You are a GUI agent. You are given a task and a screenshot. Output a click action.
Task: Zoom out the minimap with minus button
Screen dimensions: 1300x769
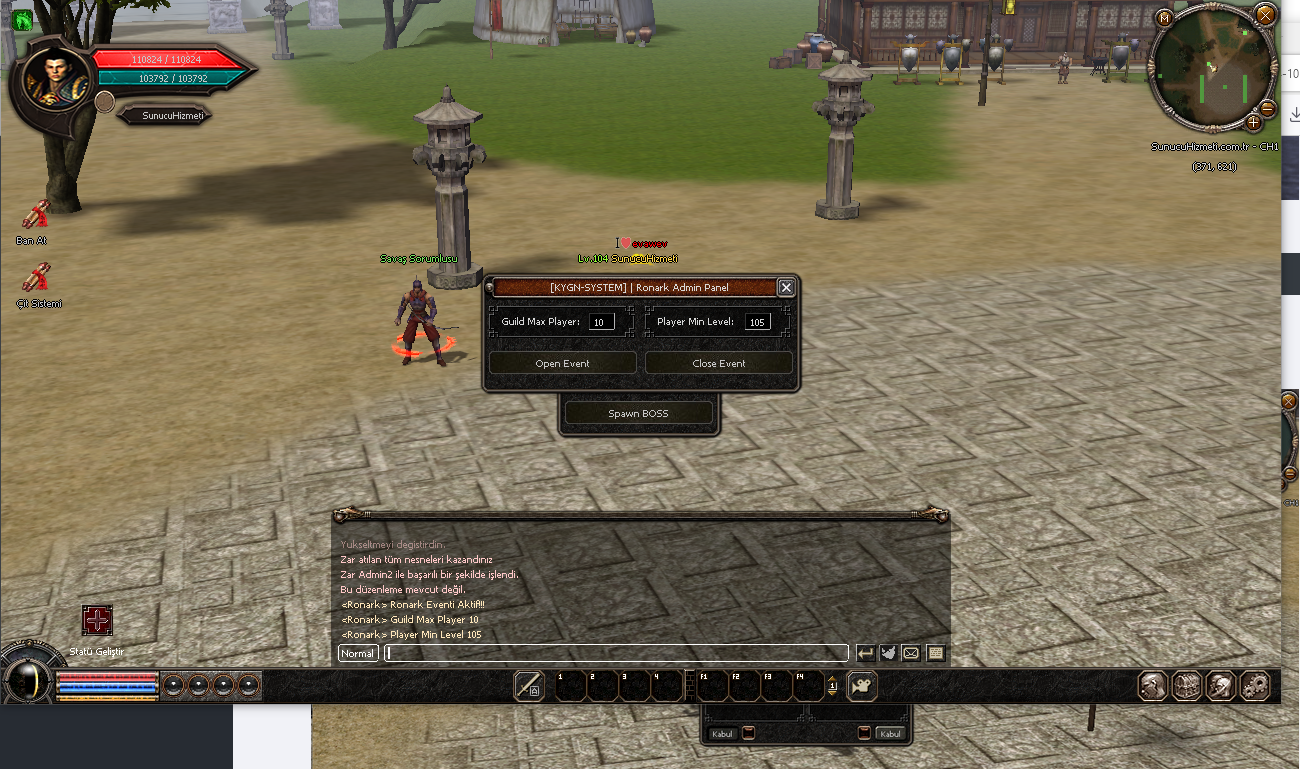pos(1267,108)
